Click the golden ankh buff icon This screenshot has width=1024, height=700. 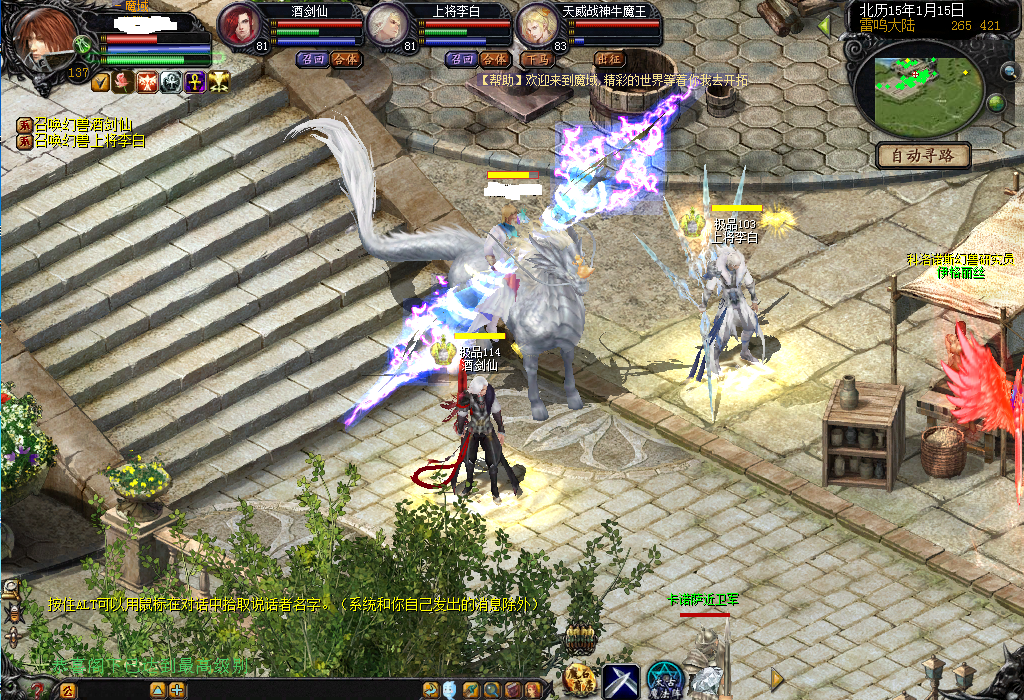pyautogui.click(x=193, y=82)
